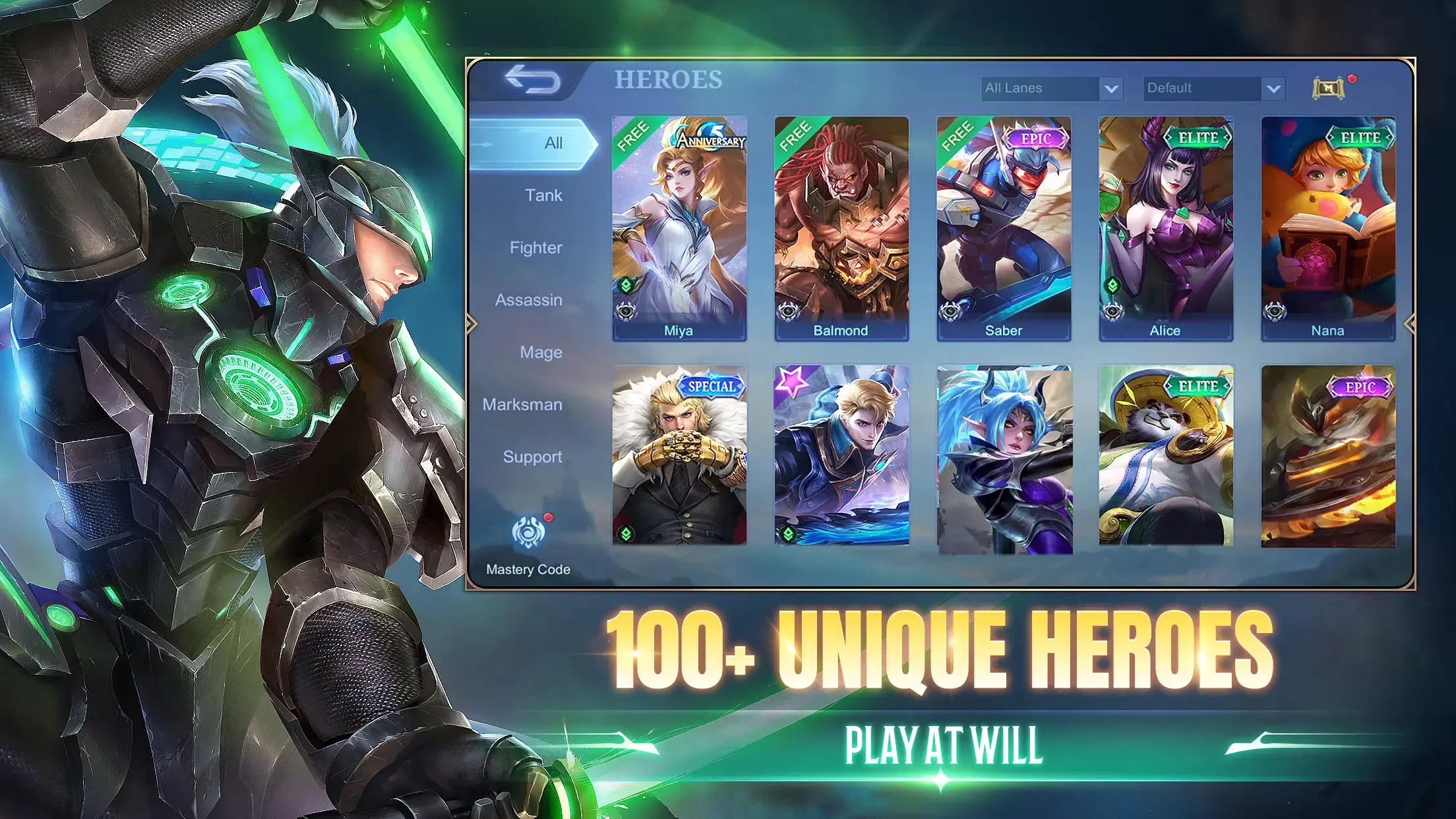Click the Fighter filter
The width and height of the screenshot is (1456, 819).
[x=535, y=247]
